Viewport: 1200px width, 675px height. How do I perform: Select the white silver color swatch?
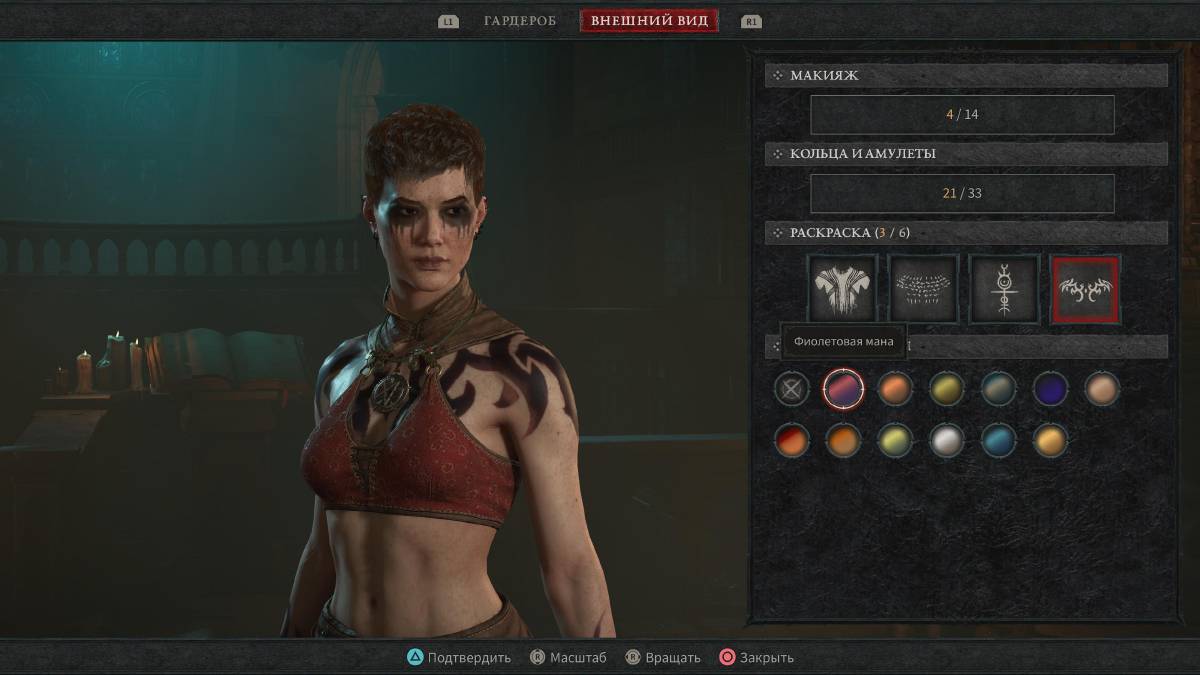(x=946, y=440)
